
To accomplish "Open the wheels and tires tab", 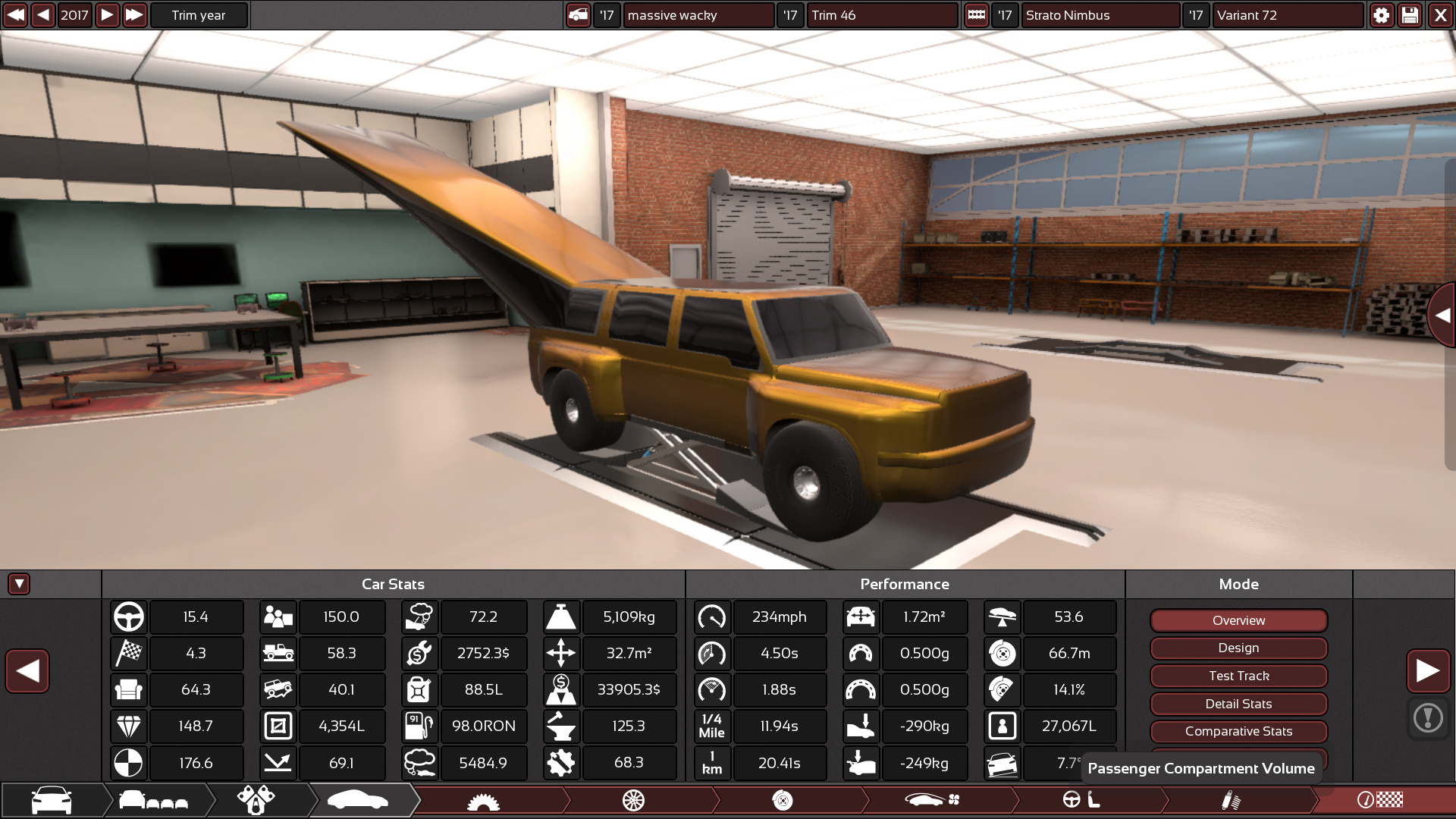I will pyautogui.click(x=633, y=800).
